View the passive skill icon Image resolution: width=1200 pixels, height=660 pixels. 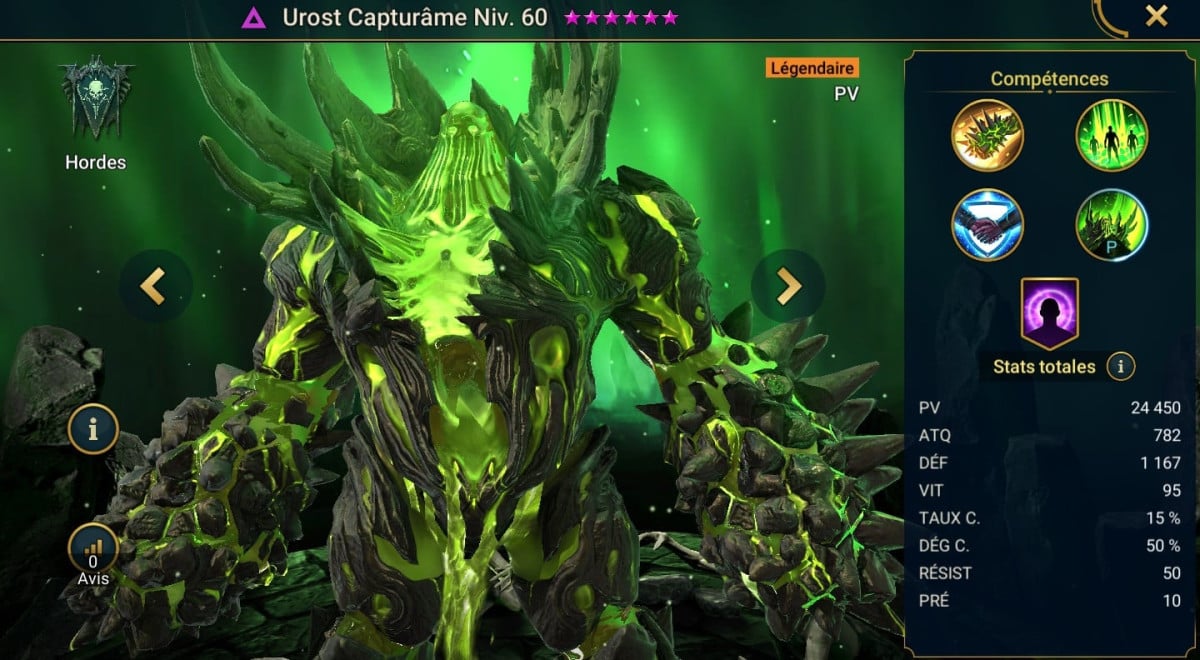1111,224
